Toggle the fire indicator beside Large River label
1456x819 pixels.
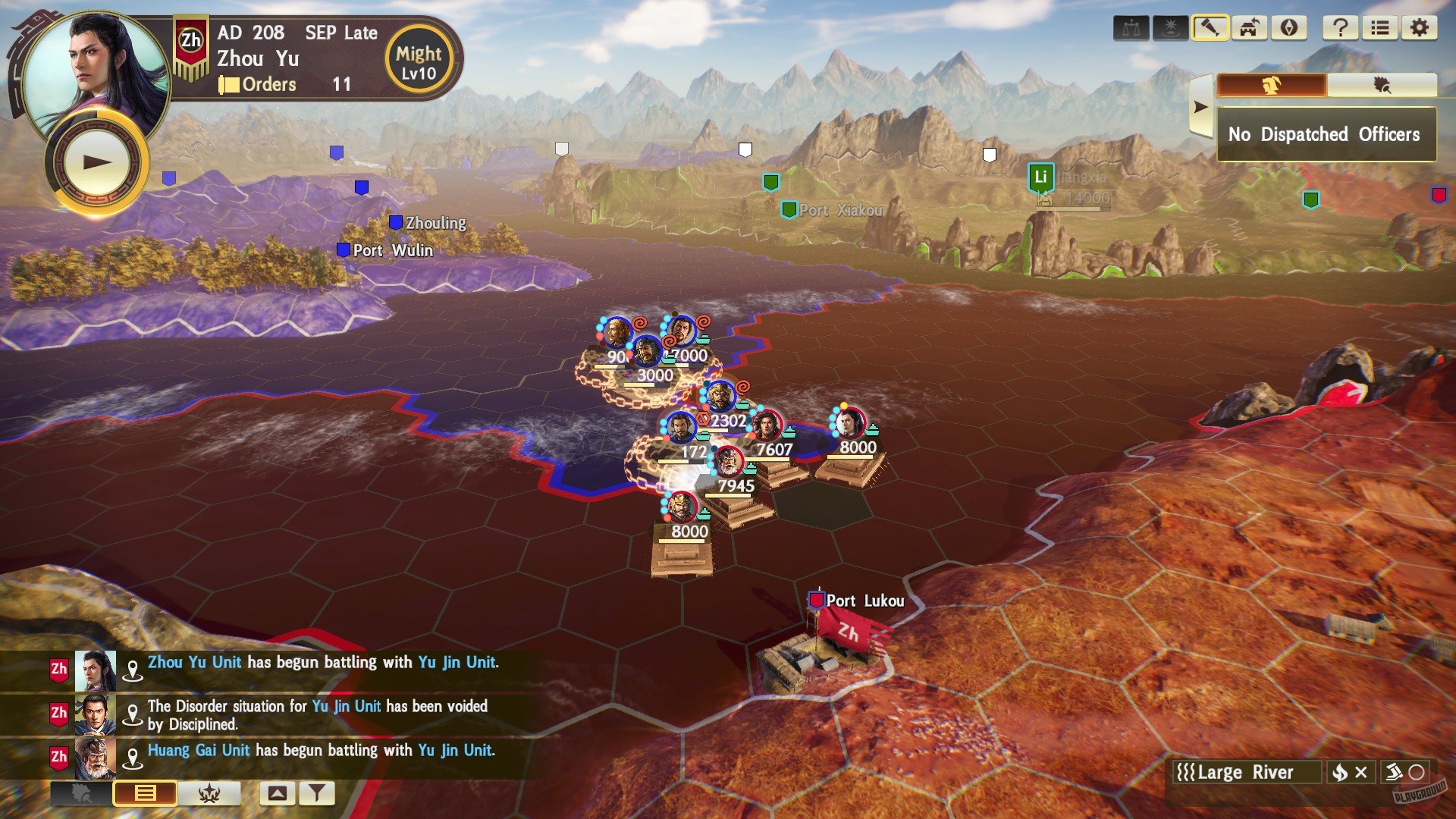tap(1339, 772)
